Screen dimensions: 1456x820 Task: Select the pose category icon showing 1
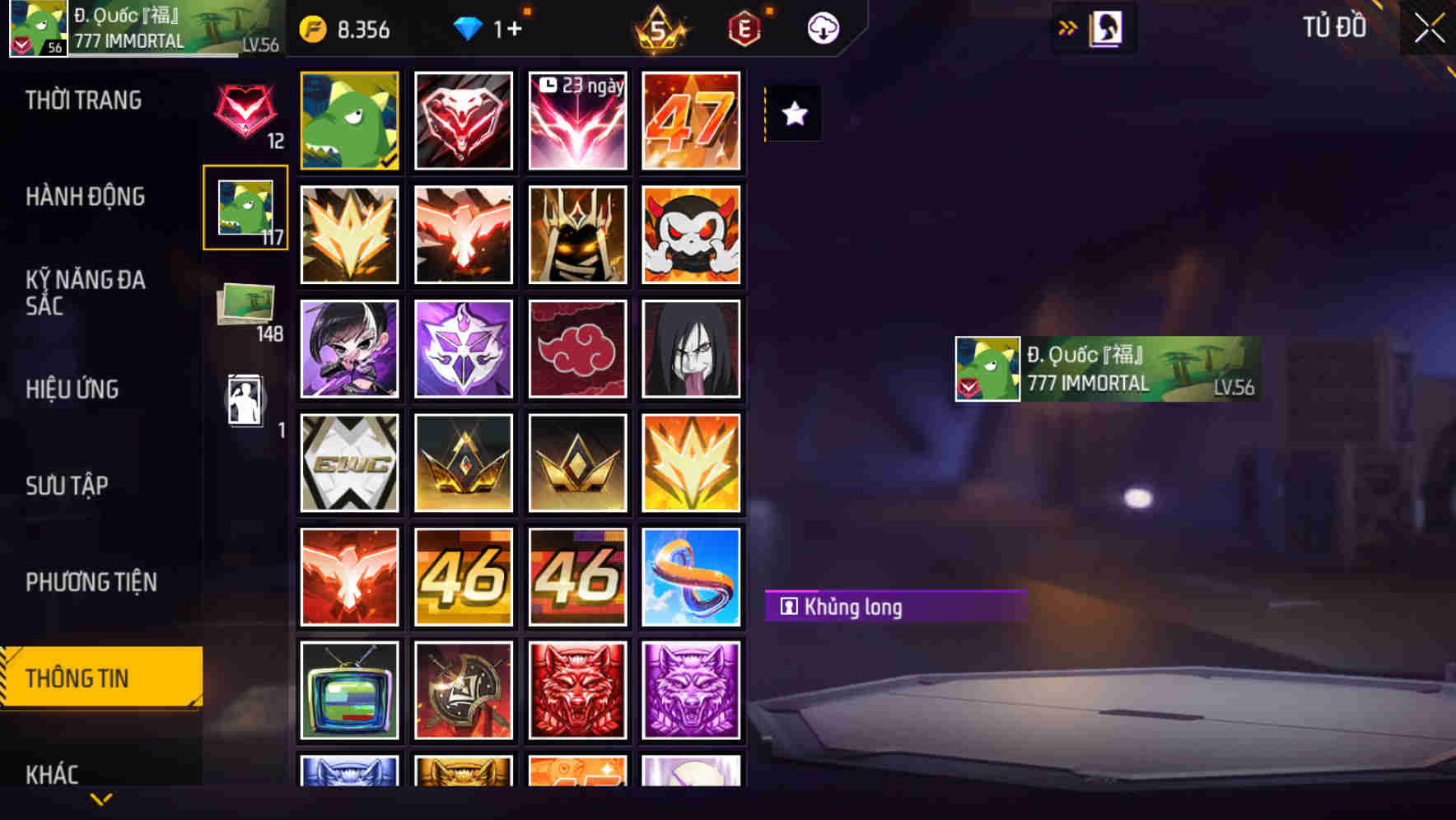pyautogui.click(x=245, y=401)
